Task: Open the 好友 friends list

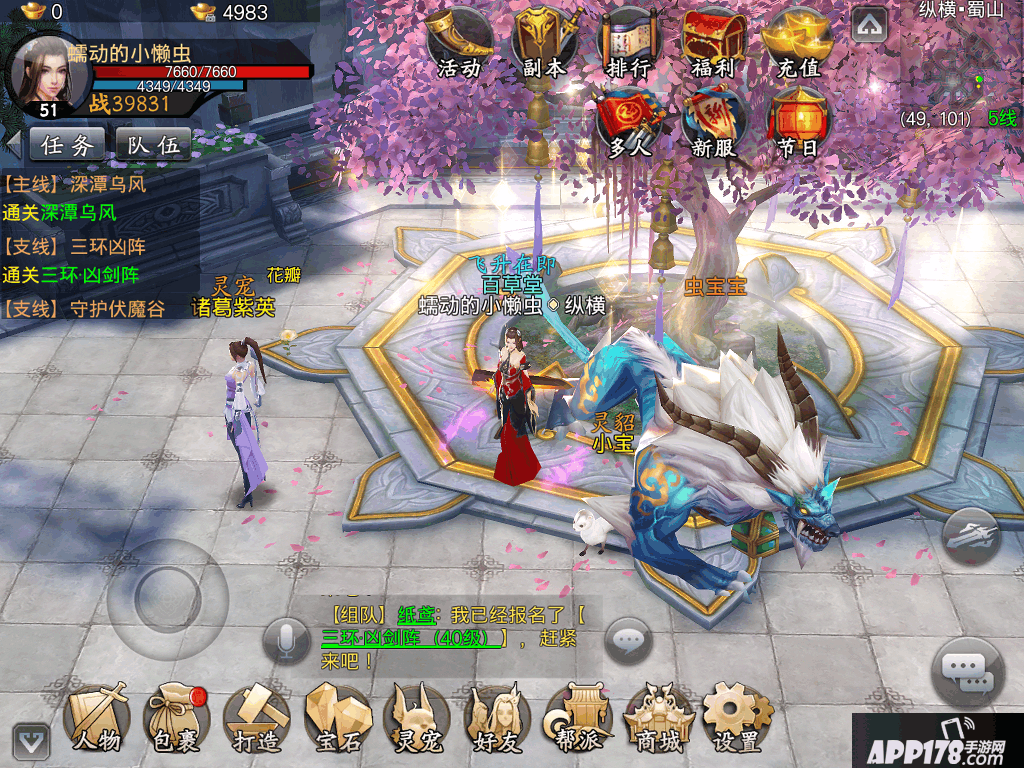Action: pyautogui.click(x=497, y=717)
